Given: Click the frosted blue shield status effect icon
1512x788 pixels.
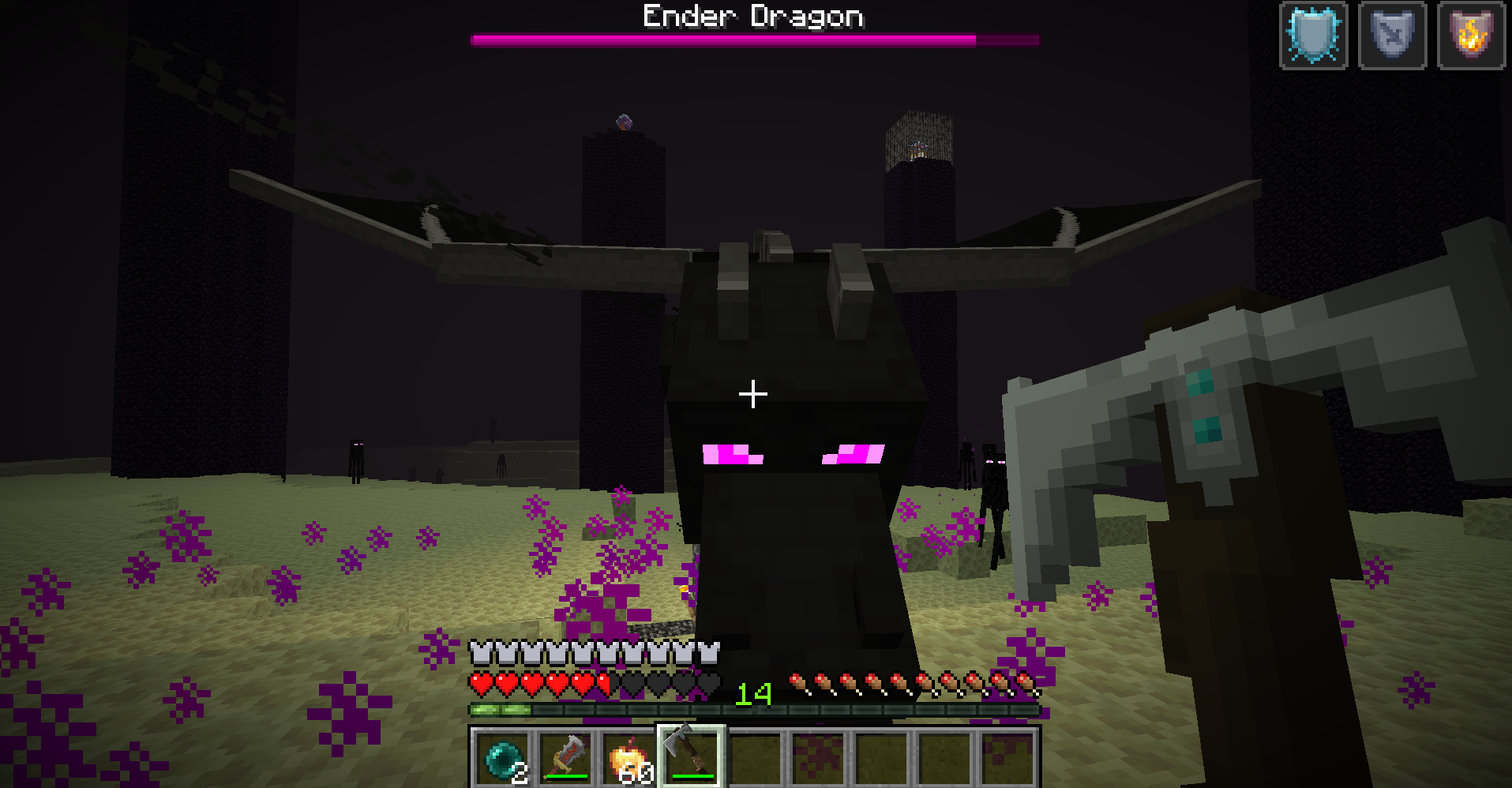Looking at the screenshot, I should (1313, 35).
